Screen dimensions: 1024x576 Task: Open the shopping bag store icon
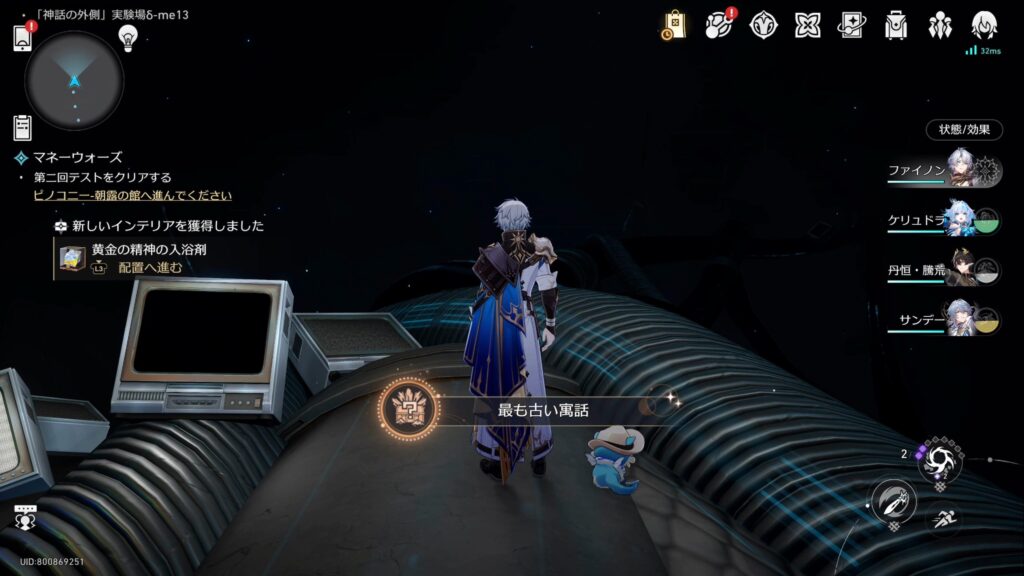(x=674, y=25)
